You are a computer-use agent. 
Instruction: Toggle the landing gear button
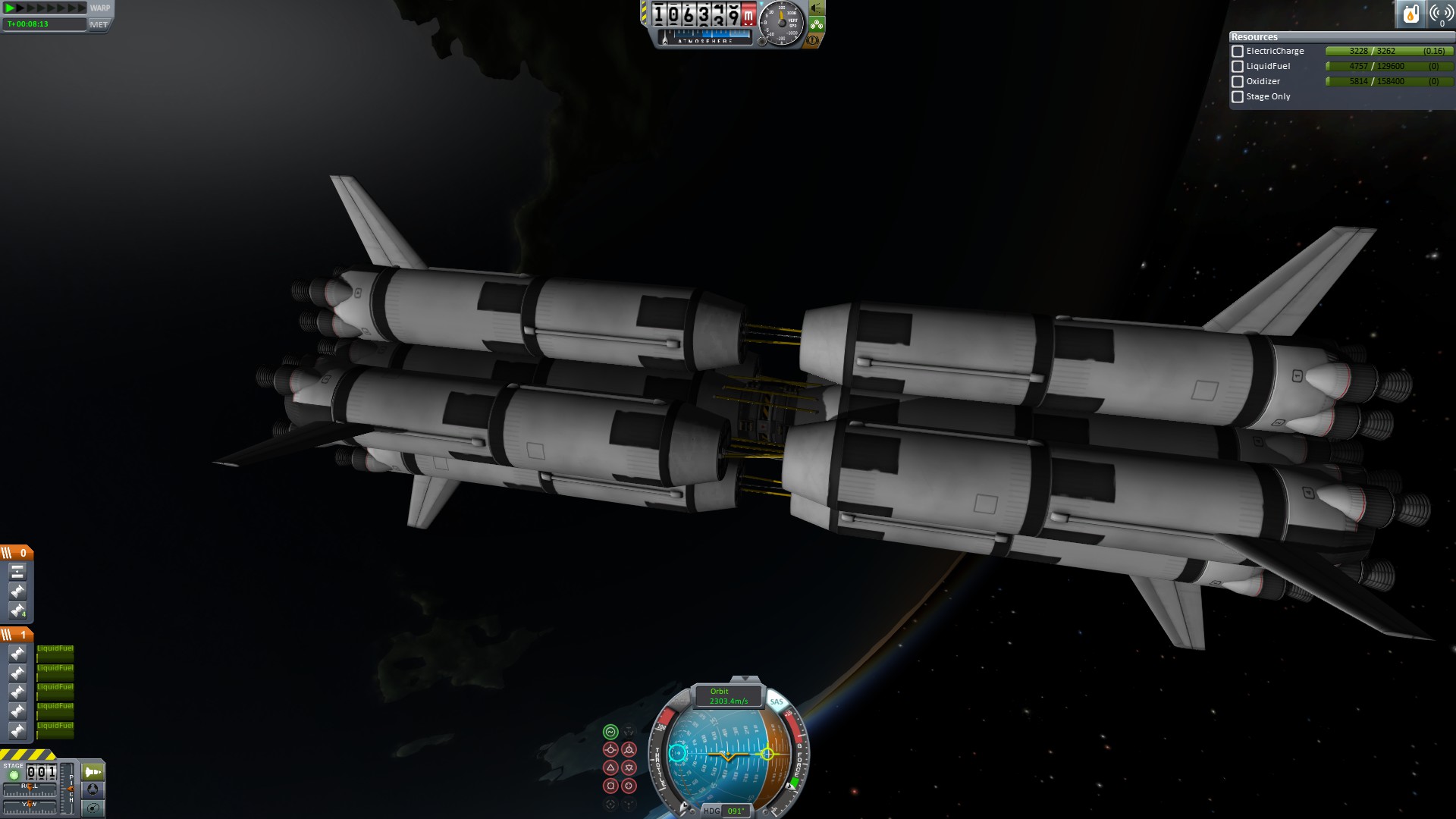point(816,24)
